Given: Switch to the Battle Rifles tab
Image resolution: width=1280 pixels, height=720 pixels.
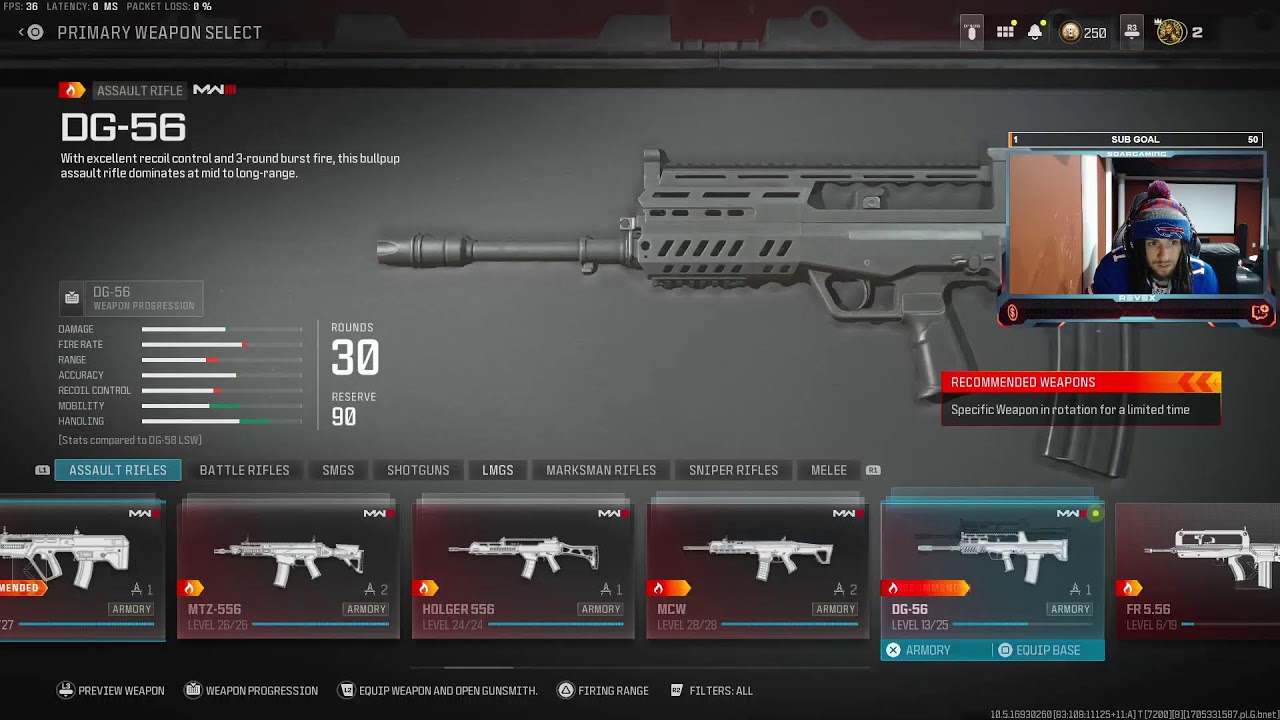Looking at the screenshot, I should pyautogui.click(x=244, y=470).
